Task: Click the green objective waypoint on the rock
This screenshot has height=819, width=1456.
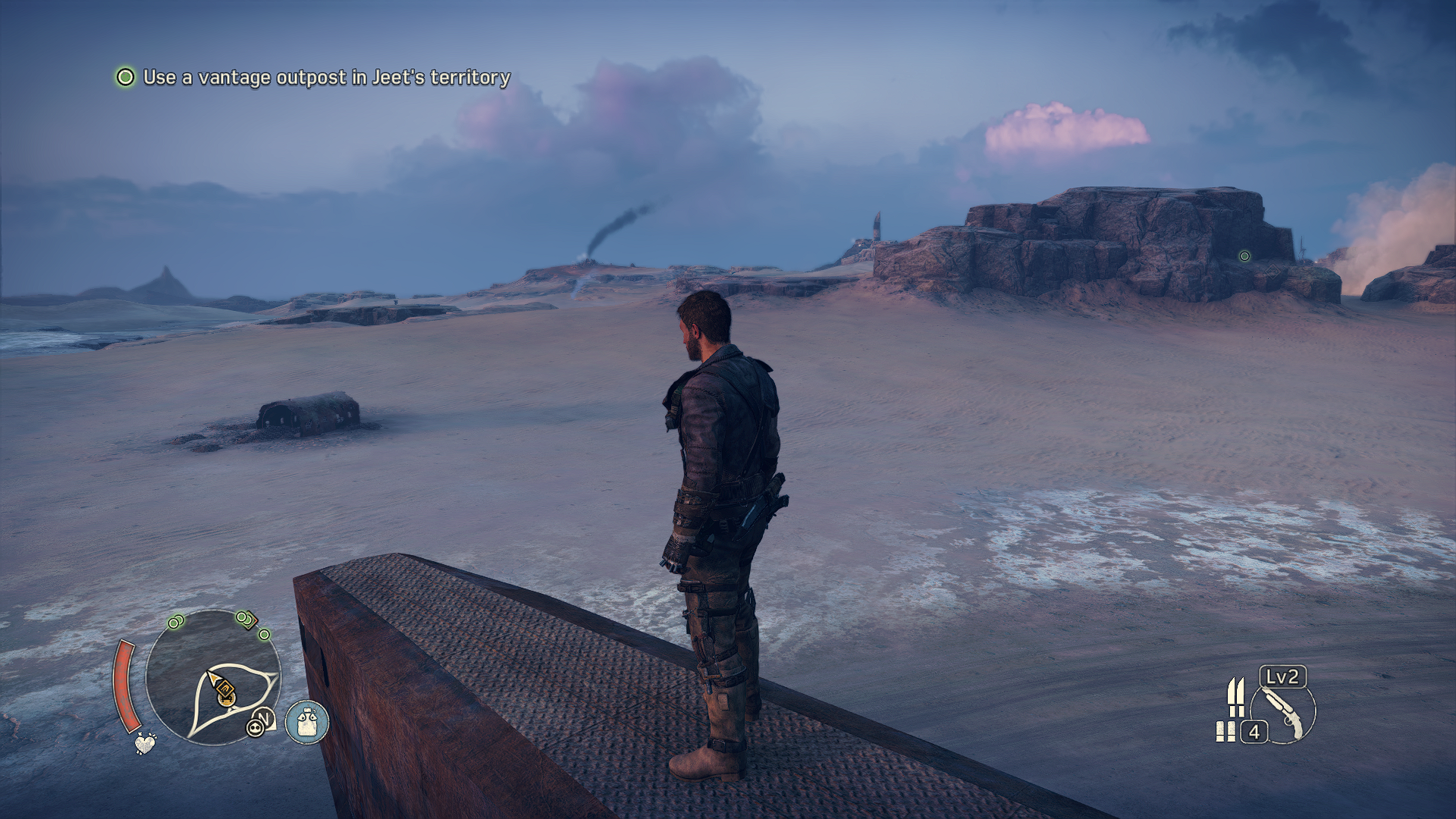Action: click(x=1244, y=256)
